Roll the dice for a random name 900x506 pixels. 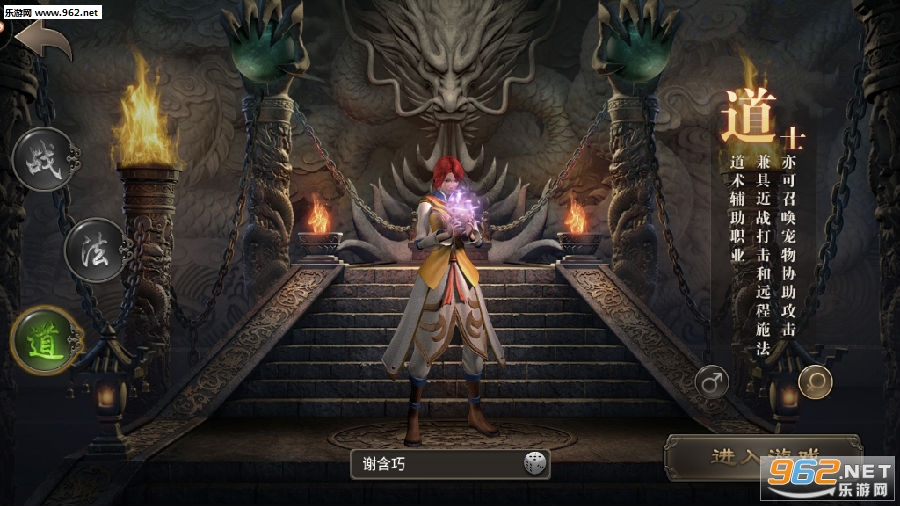coord(535,463)
